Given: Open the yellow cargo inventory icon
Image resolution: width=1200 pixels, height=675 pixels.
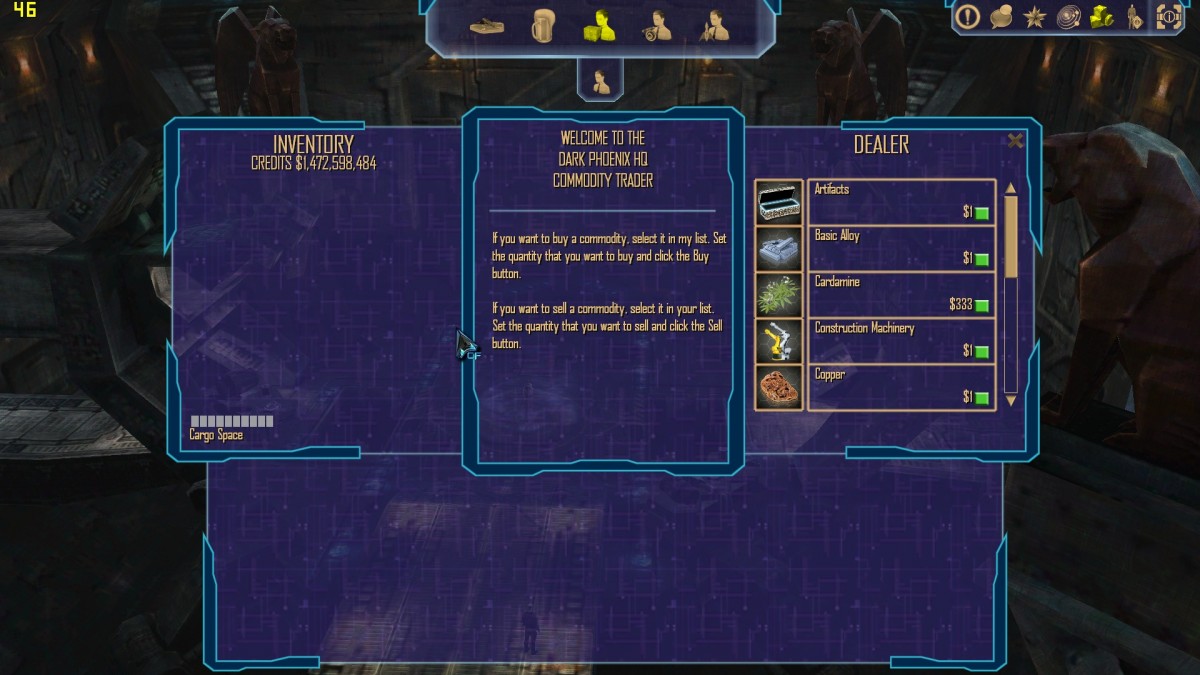Looking at the screenshot, I should pyautogui.click(x=1102, y=17).
